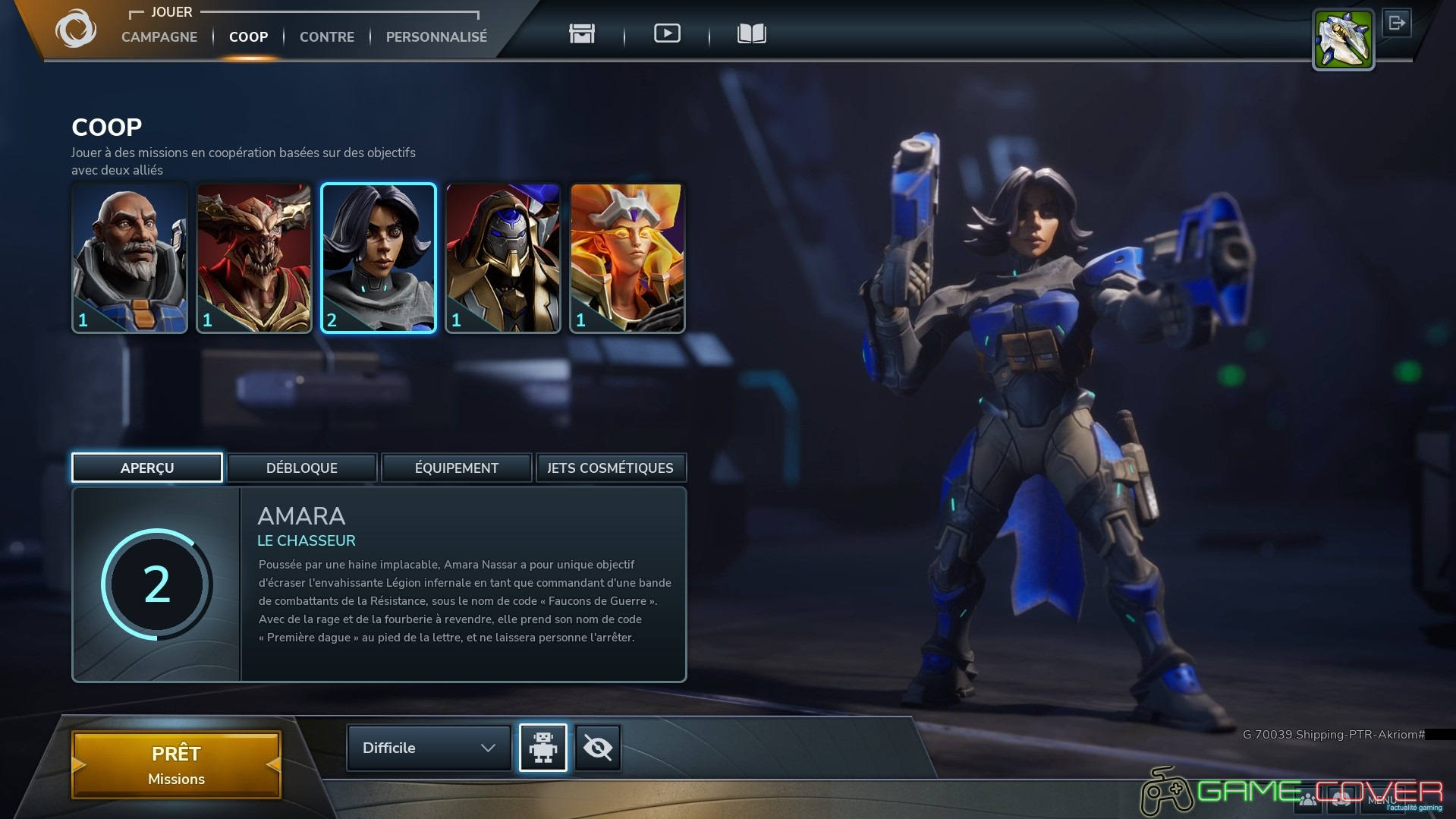Choose the red horned demon commander
The height and width of the screenshot is (819, 1456).
coord(254,257)
